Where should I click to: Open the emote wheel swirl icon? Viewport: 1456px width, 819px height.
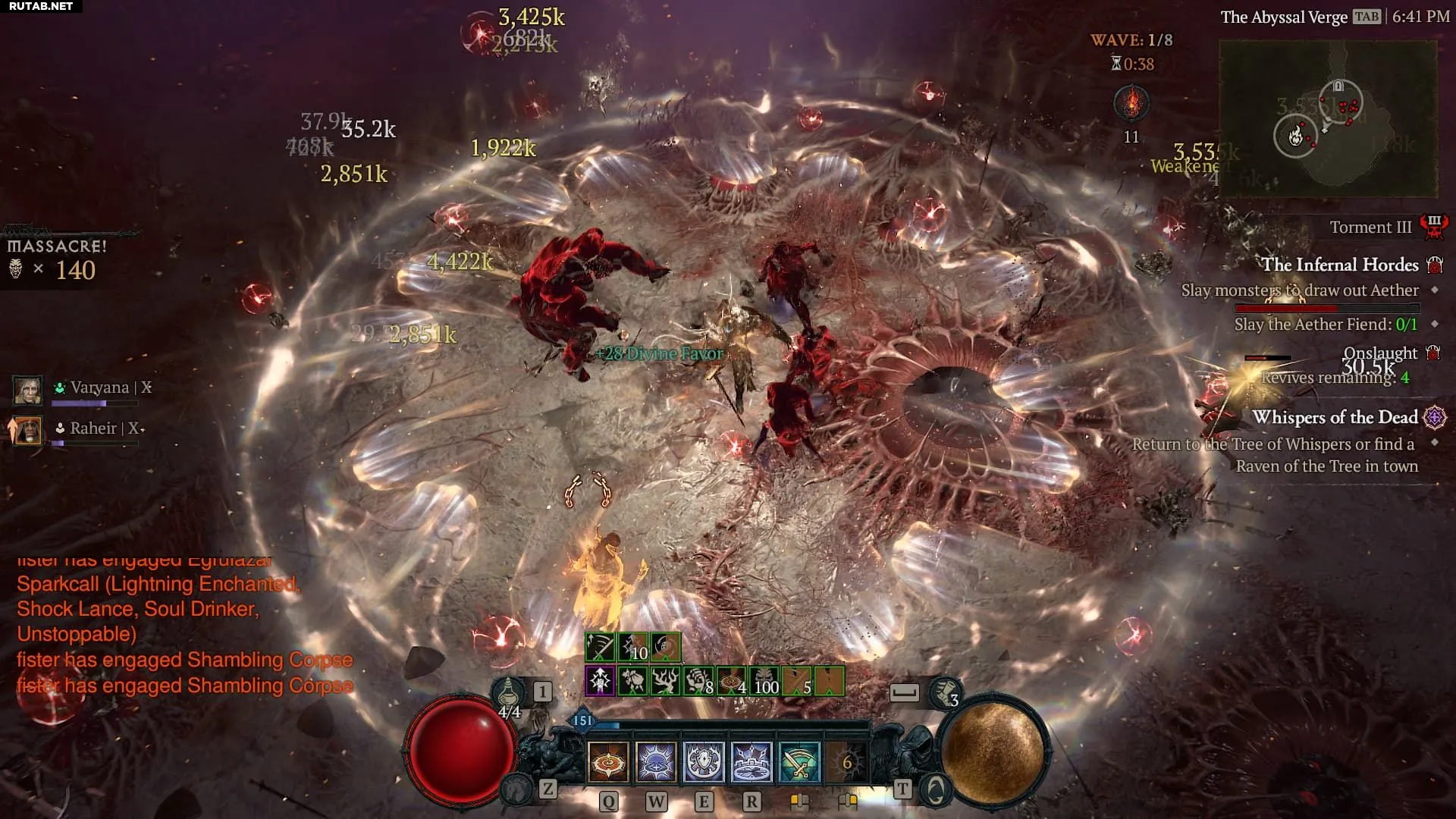click(936, 790)
